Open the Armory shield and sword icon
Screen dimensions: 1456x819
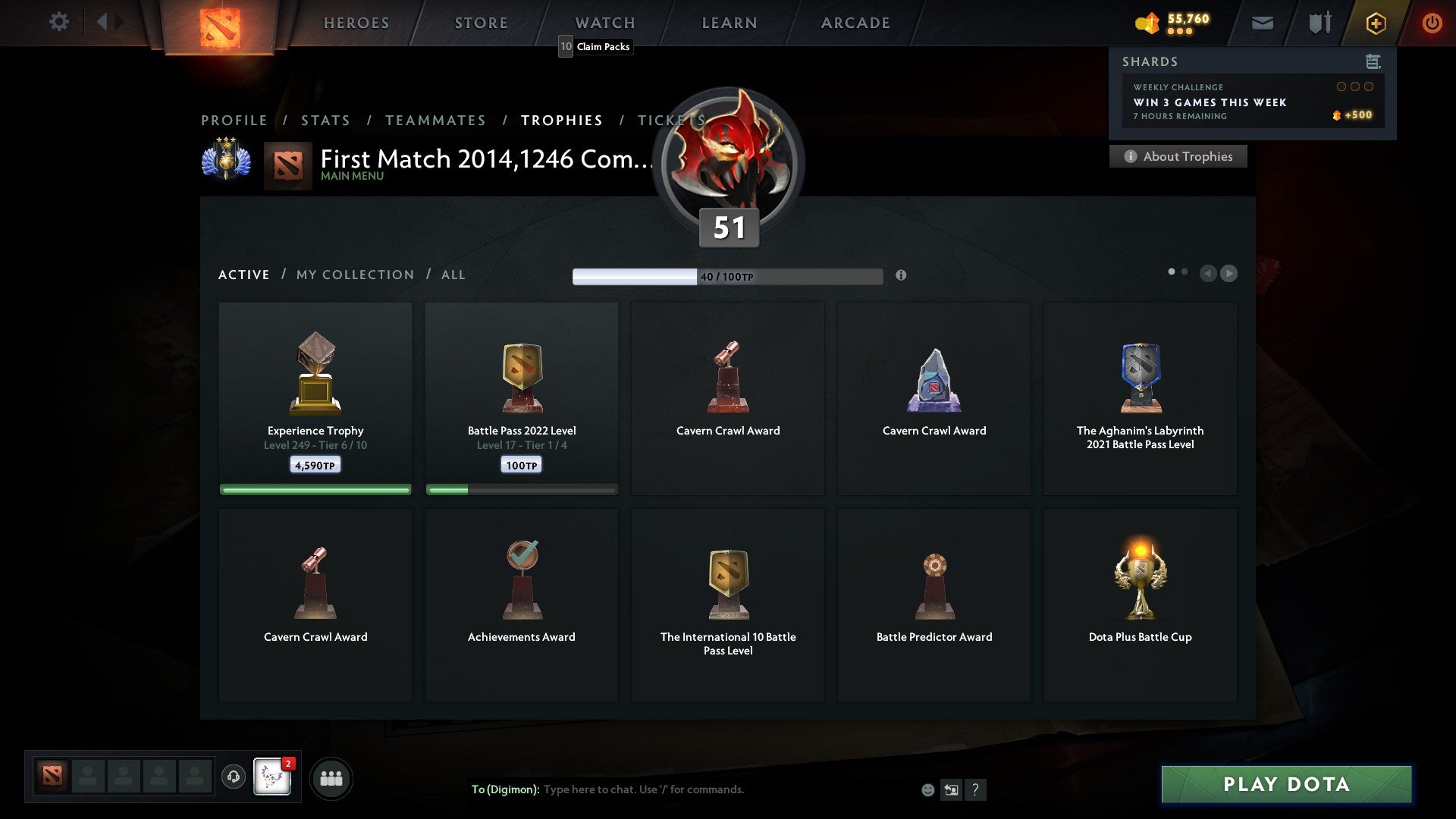point(1319,23)
